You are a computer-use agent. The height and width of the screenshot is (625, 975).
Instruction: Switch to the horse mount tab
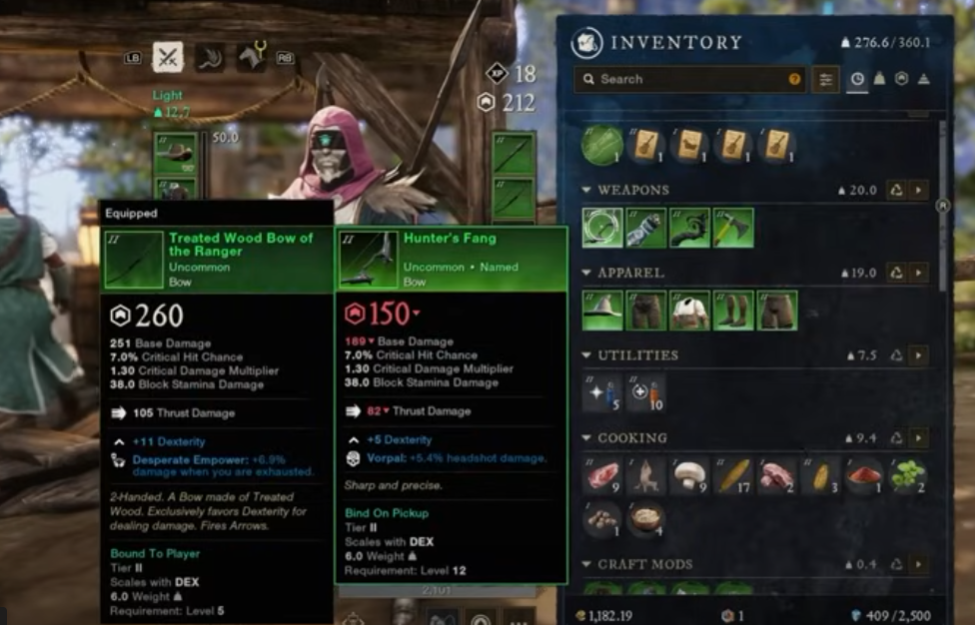pos(251,57)
